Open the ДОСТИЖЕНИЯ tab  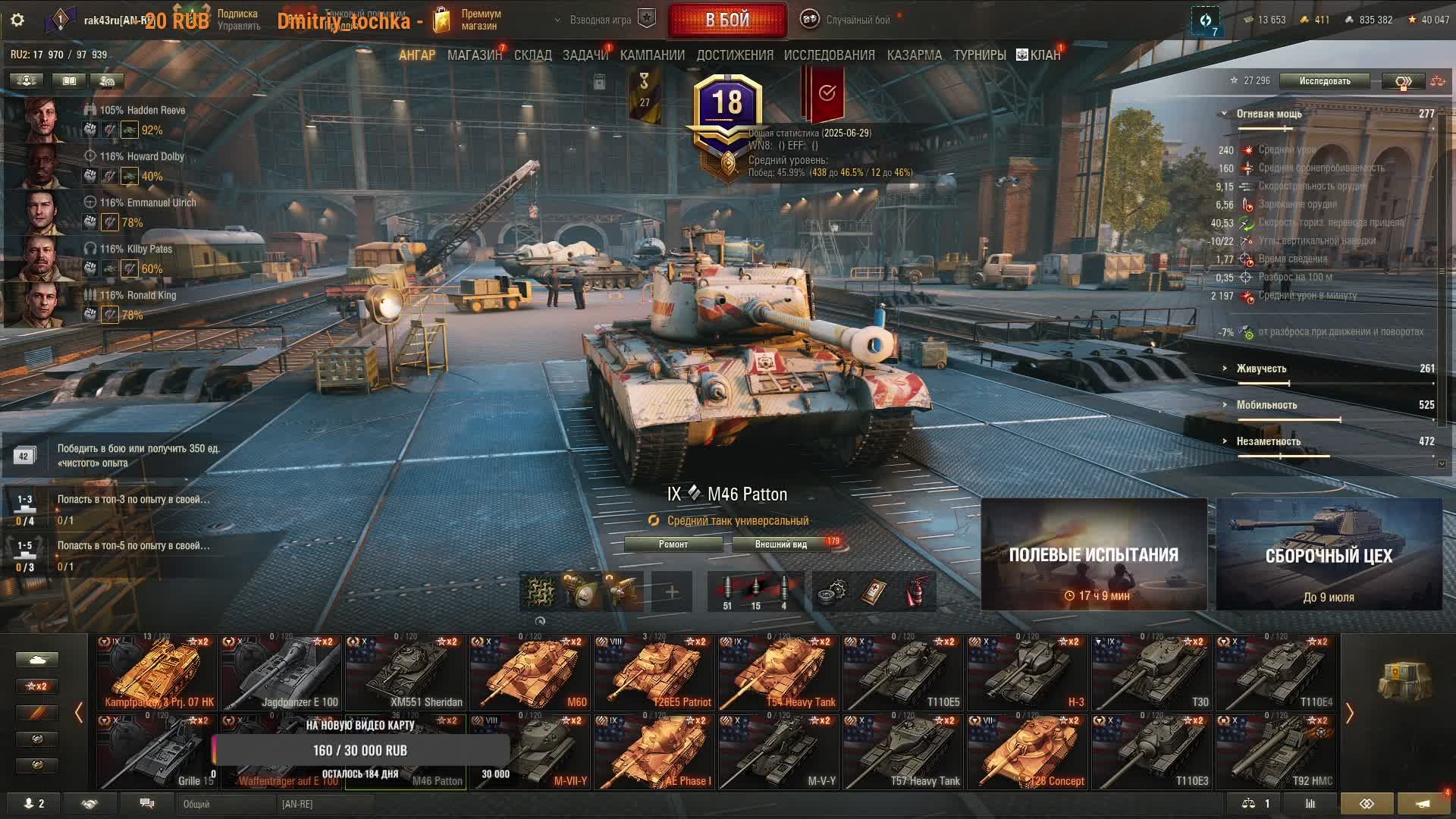734,55
